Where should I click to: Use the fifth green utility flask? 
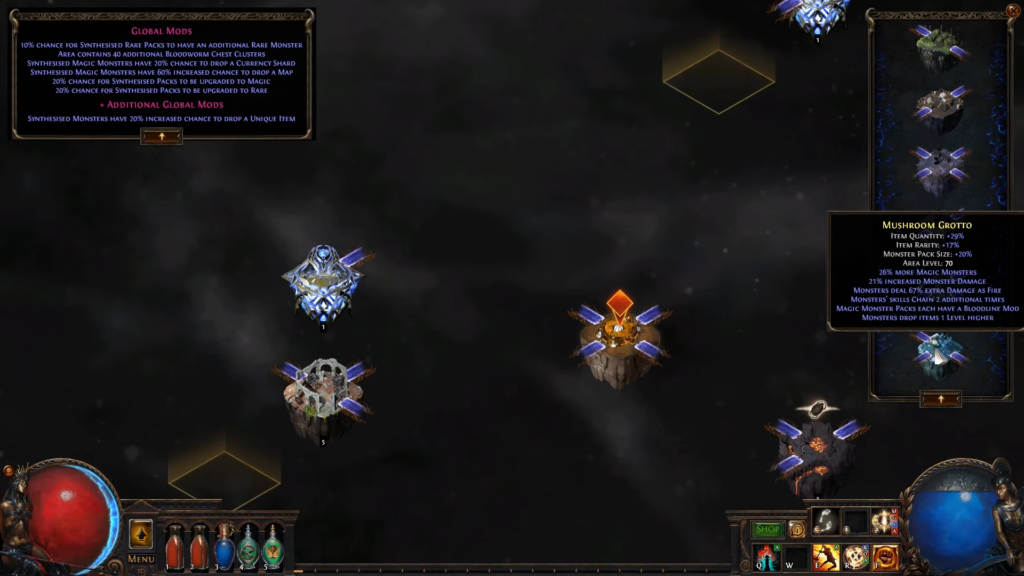click(272, 547)
